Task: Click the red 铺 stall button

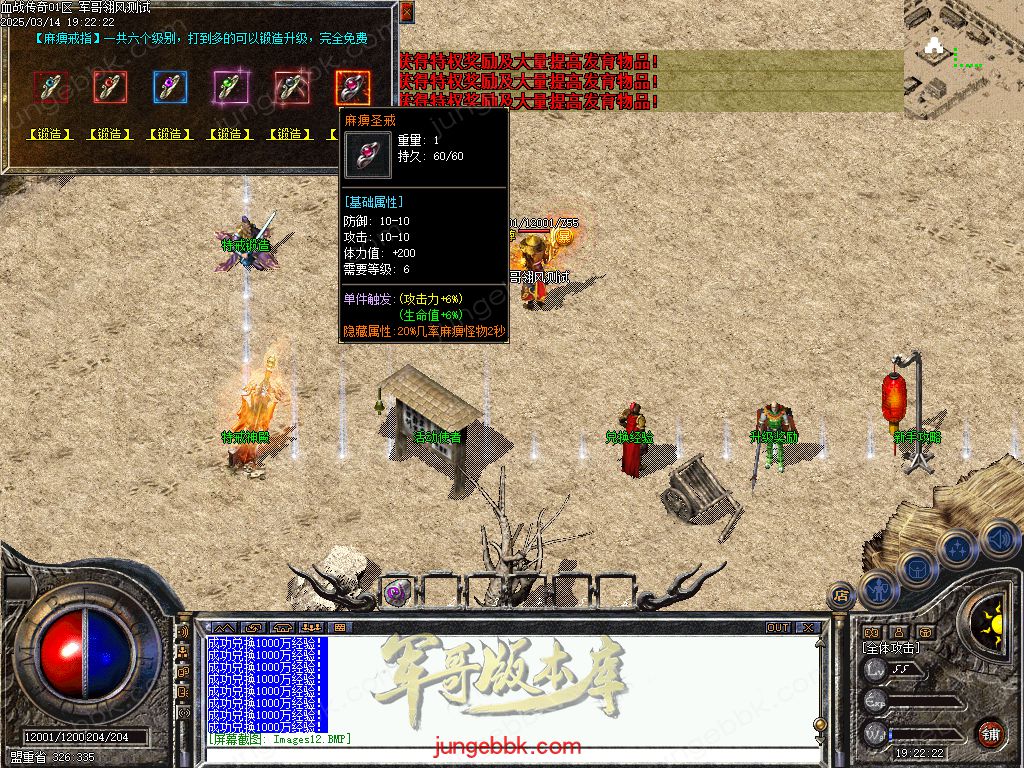Action: (x=990, y=732)
